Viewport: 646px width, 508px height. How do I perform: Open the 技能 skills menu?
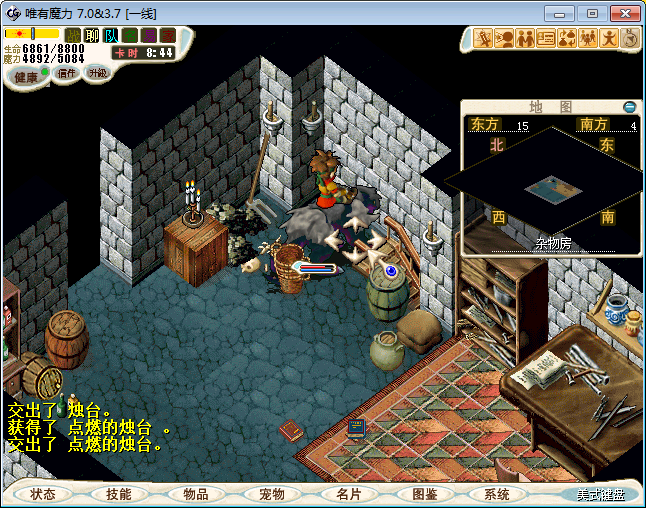point(118,494)
